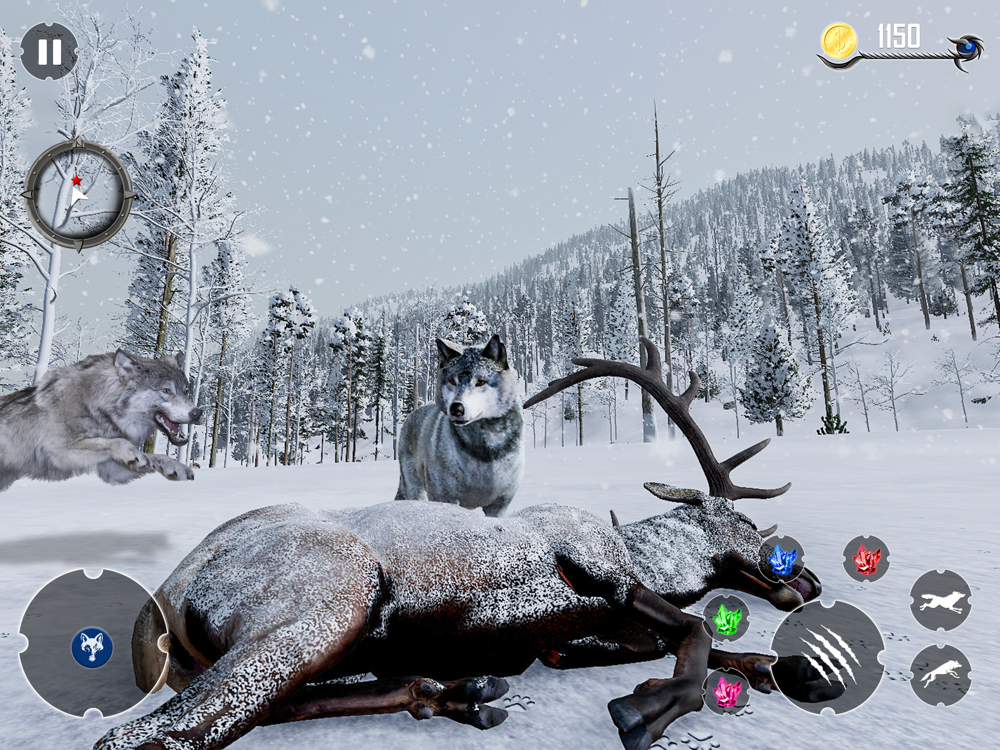
Task: Trigger the running wolf sprint button
Action: [x=940, y=600]
